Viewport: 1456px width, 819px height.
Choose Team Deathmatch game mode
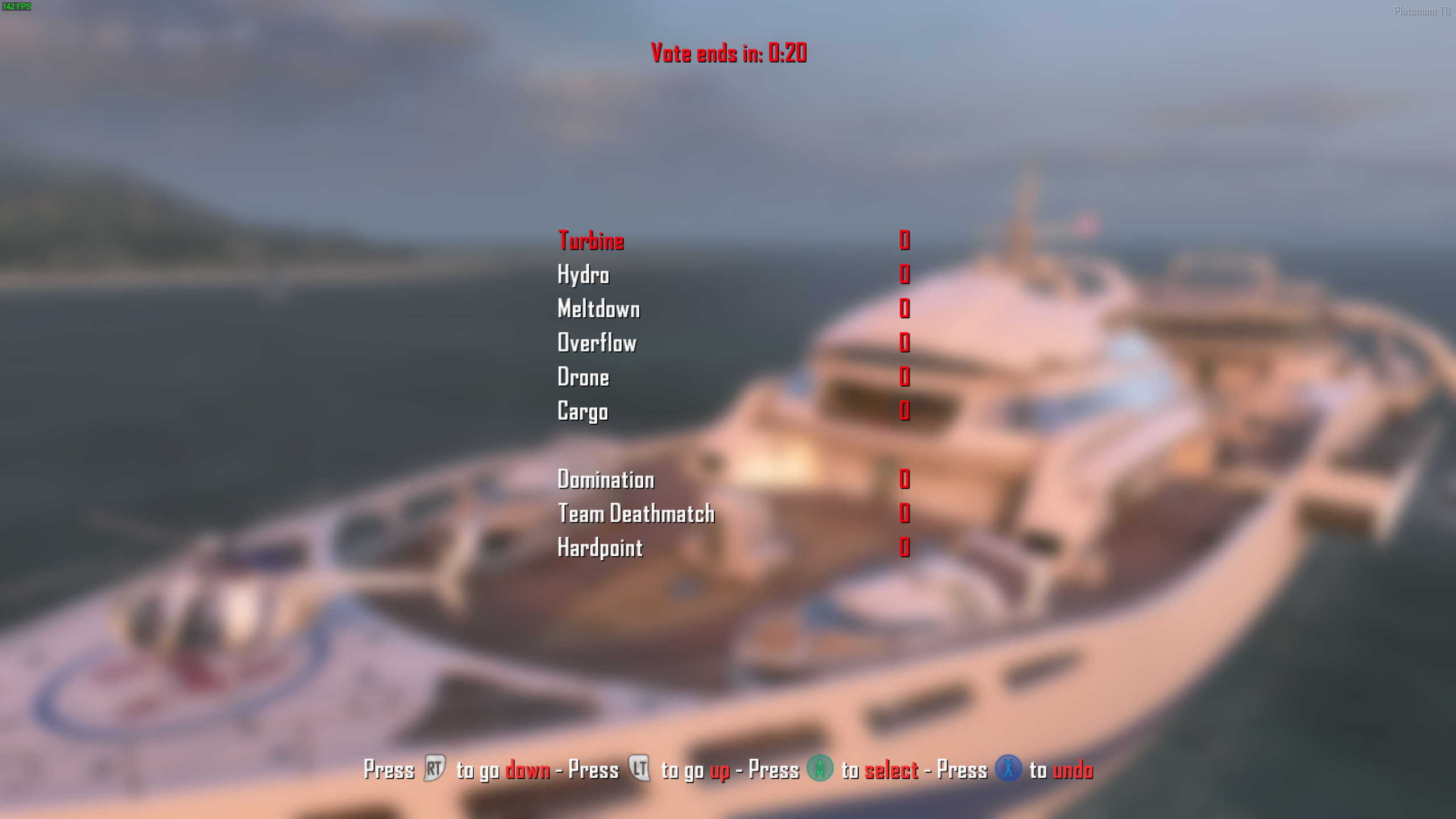636,514
